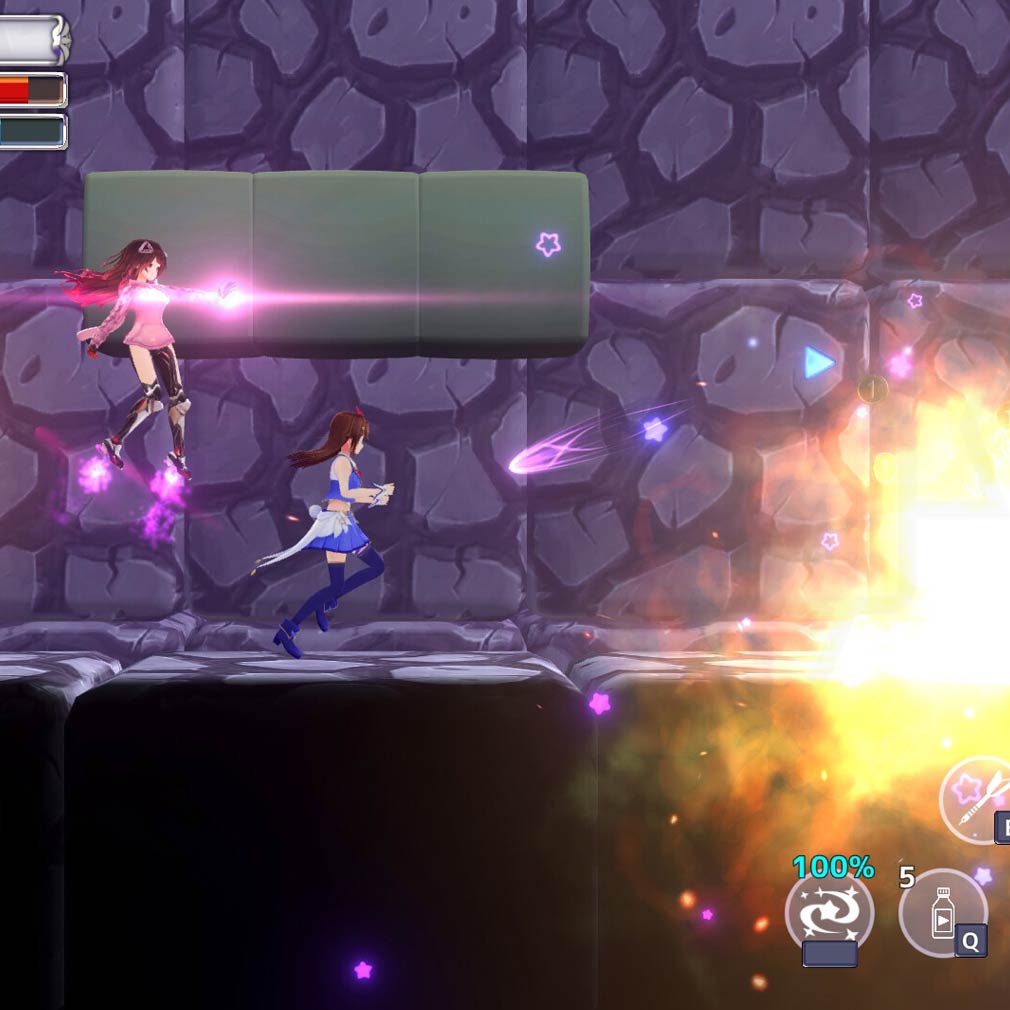
Task: Trigger the star dart skill icon
Action: (x=979, y=799)
